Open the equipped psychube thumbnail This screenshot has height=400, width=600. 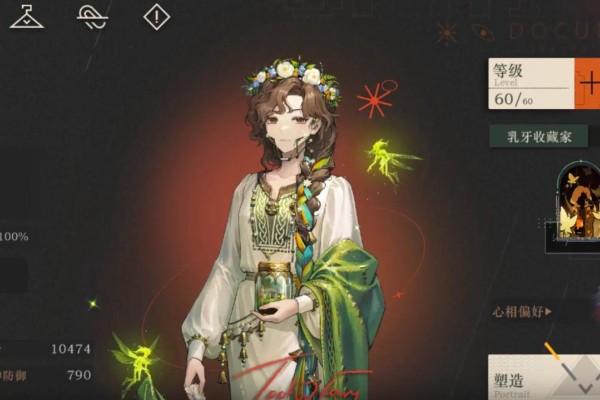pos(577,206)
